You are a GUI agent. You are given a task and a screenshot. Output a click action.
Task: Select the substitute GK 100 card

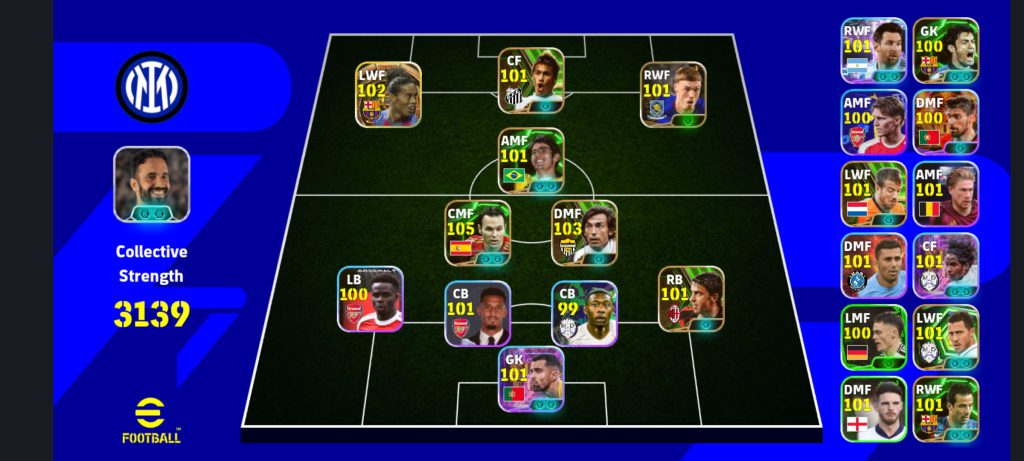point(945,50)
